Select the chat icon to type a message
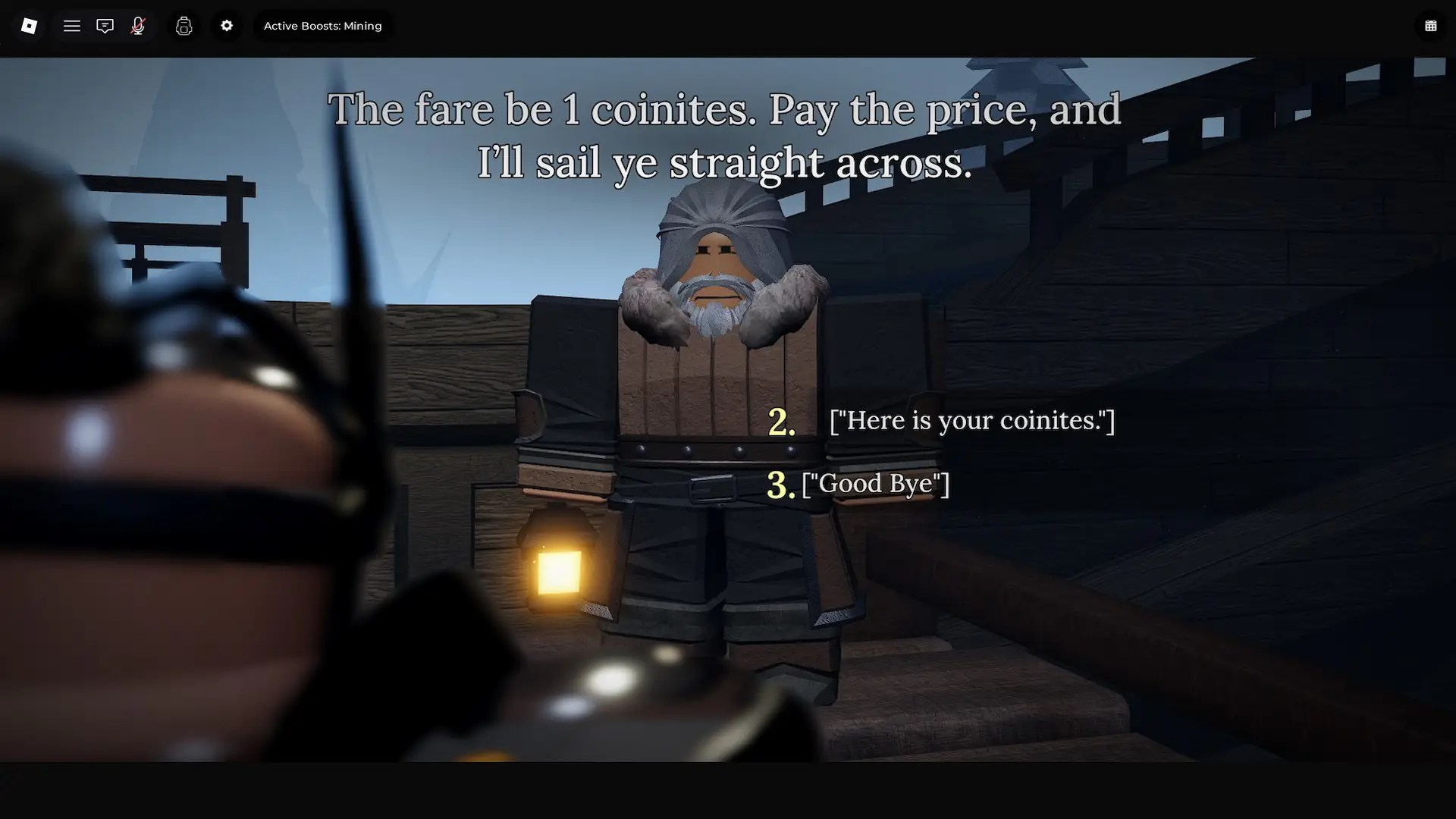 pyautogui.click(x=105, y=25)
